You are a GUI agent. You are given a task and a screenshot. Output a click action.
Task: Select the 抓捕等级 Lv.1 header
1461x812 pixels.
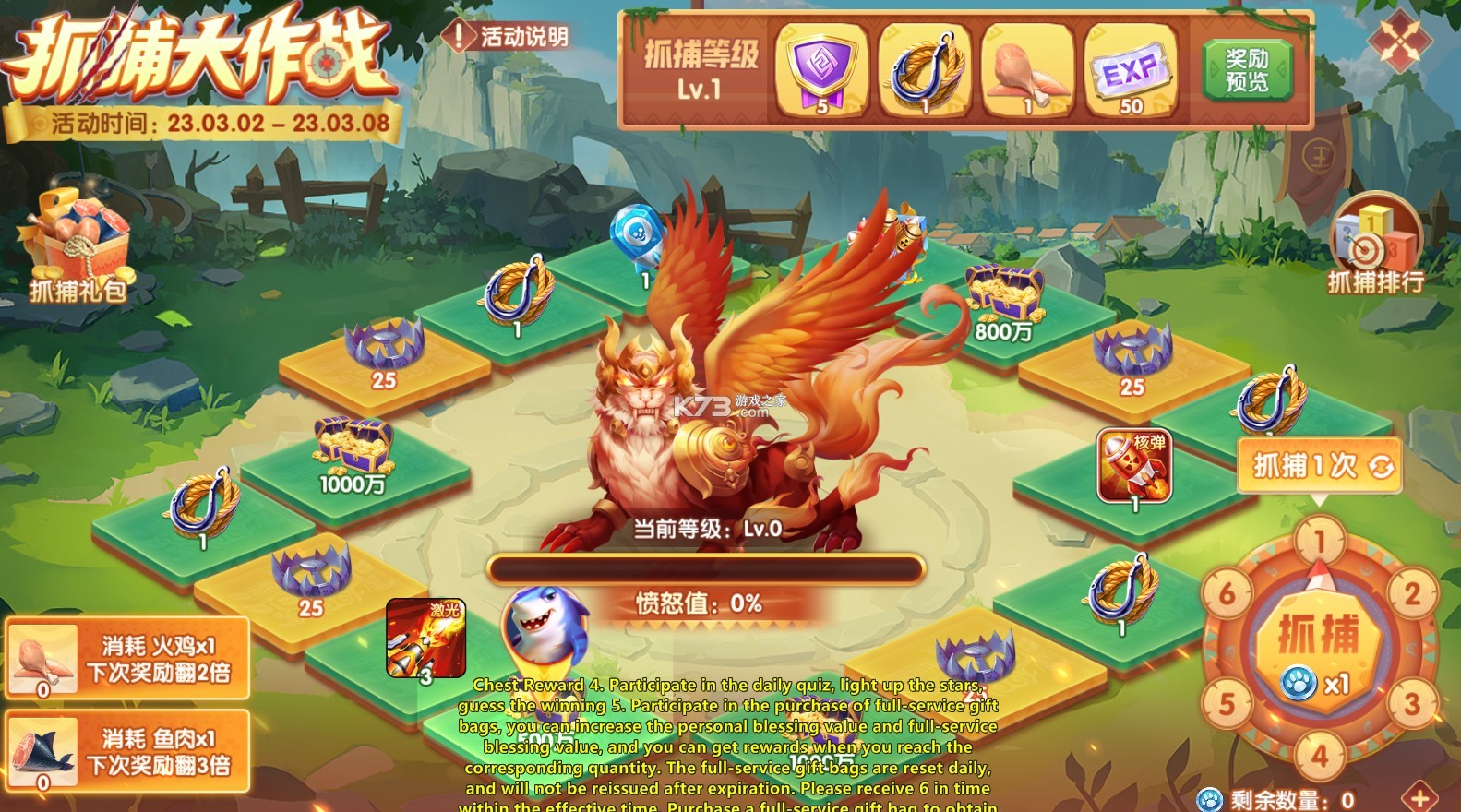703,69
